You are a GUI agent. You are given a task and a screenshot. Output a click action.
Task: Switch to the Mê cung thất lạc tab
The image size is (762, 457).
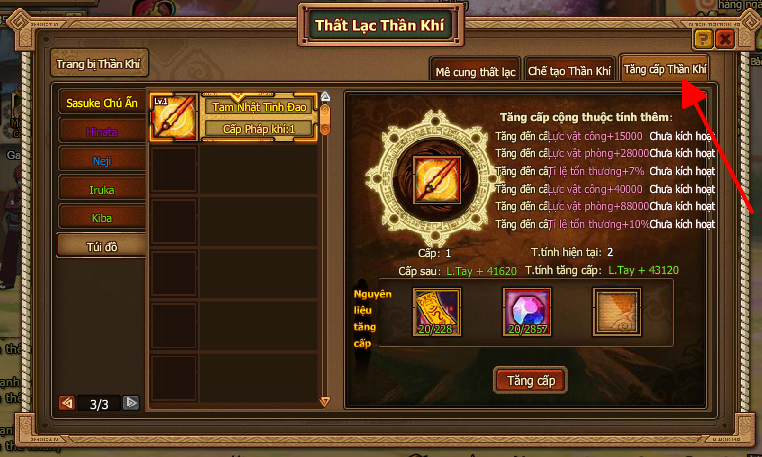pyautogui.click(x=474, y=71)
